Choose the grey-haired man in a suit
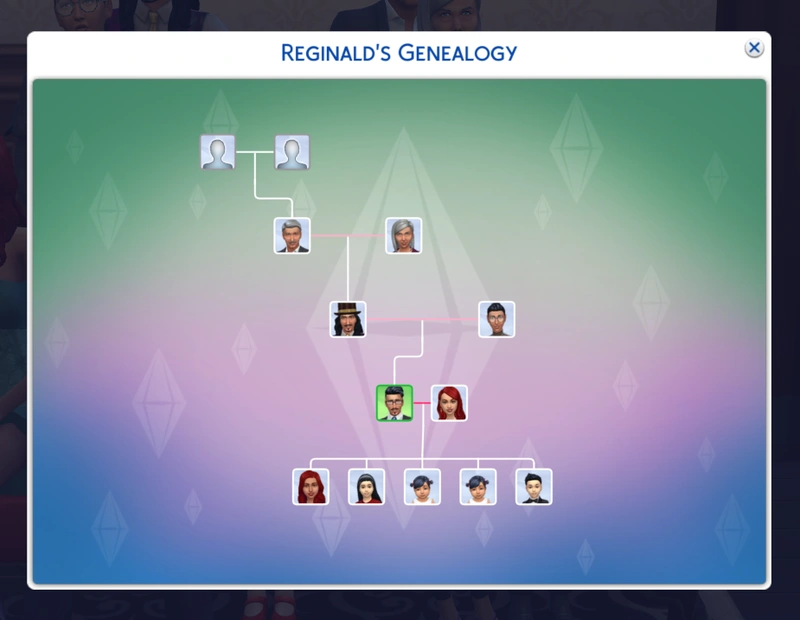This screenshot has width=800, height=620. 292,236
